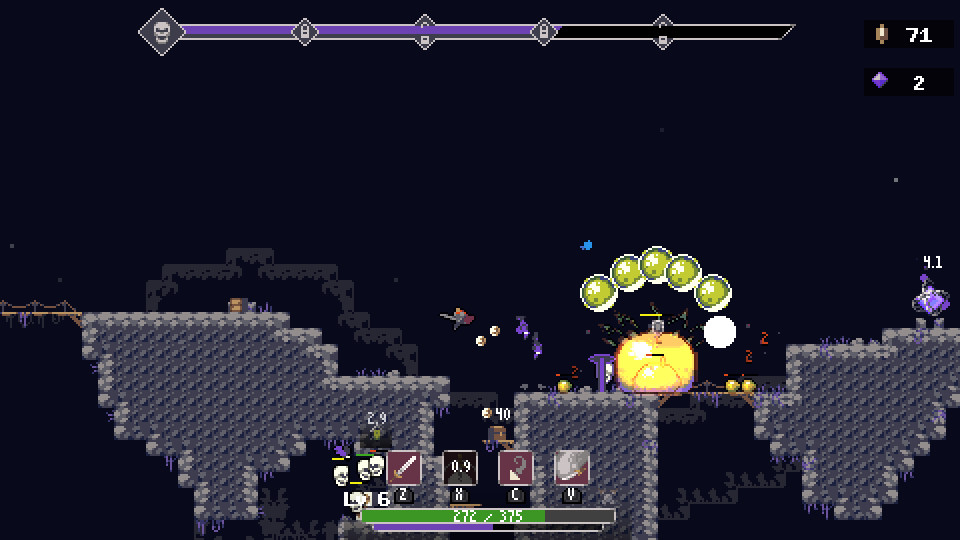The height and width of the screenshot is (540, 960).
Task: Use the hook ability icon
Action: [516, 467]
